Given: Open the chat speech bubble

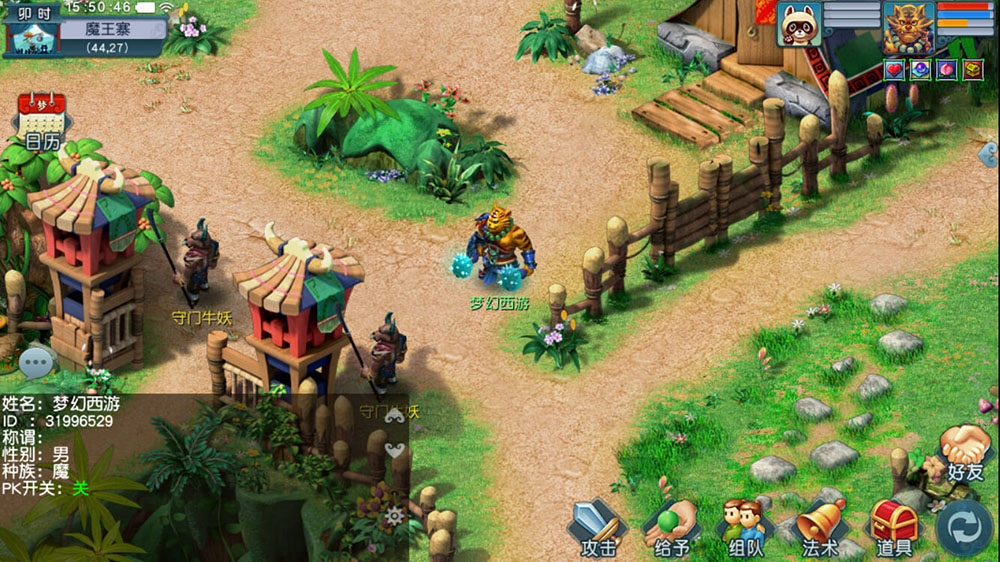Looking at the screenshot, I should [36, 361].
